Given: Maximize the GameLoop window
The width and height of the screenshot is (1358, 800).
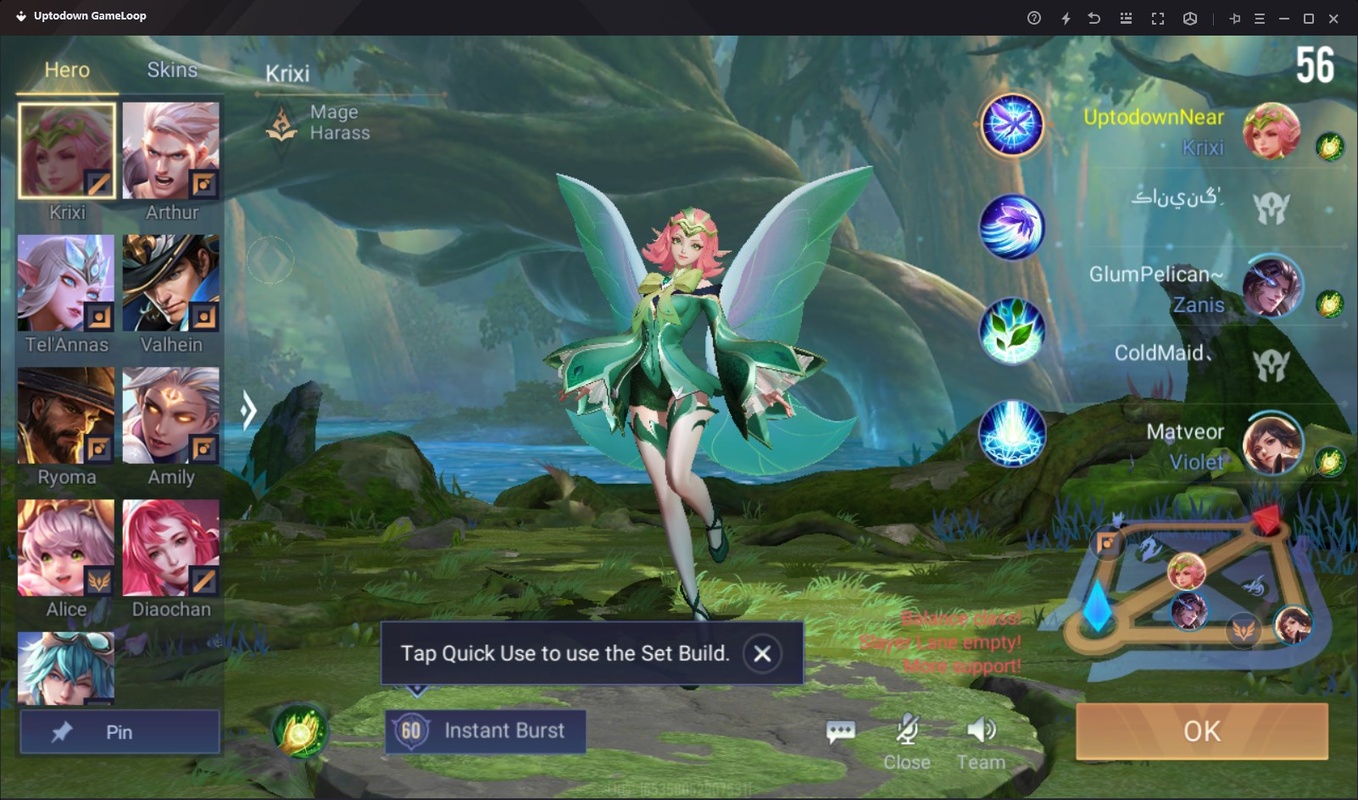Looking at the screenshot, I should 1308,18.
